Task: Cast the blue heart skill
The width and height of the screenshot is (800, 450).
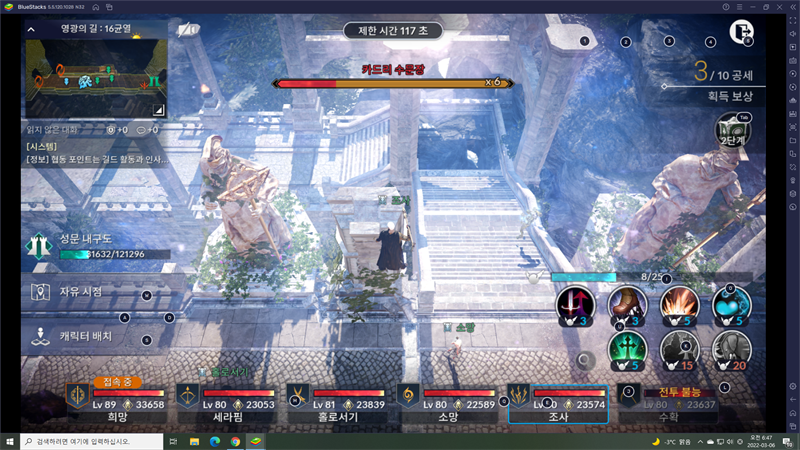Action: click(731, 305)
